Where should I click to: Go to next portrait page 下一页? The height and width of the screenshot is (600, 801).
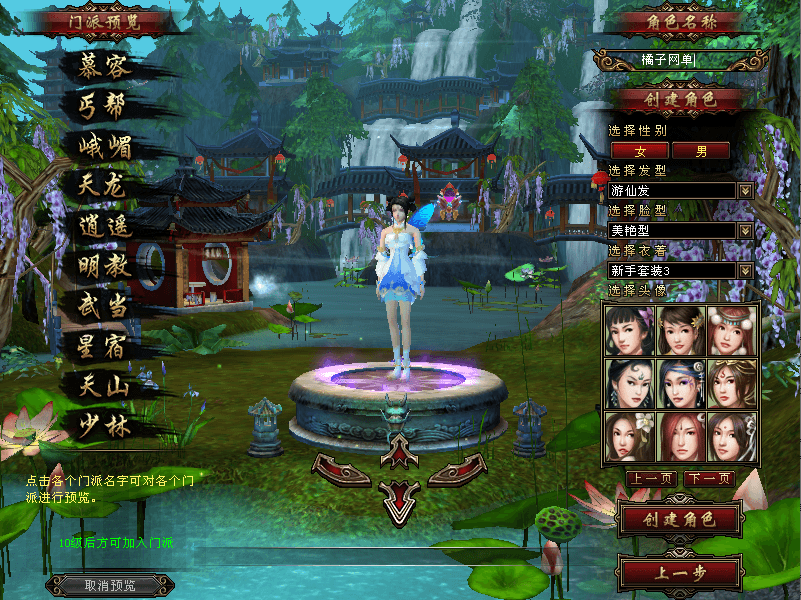click(709, 479)
